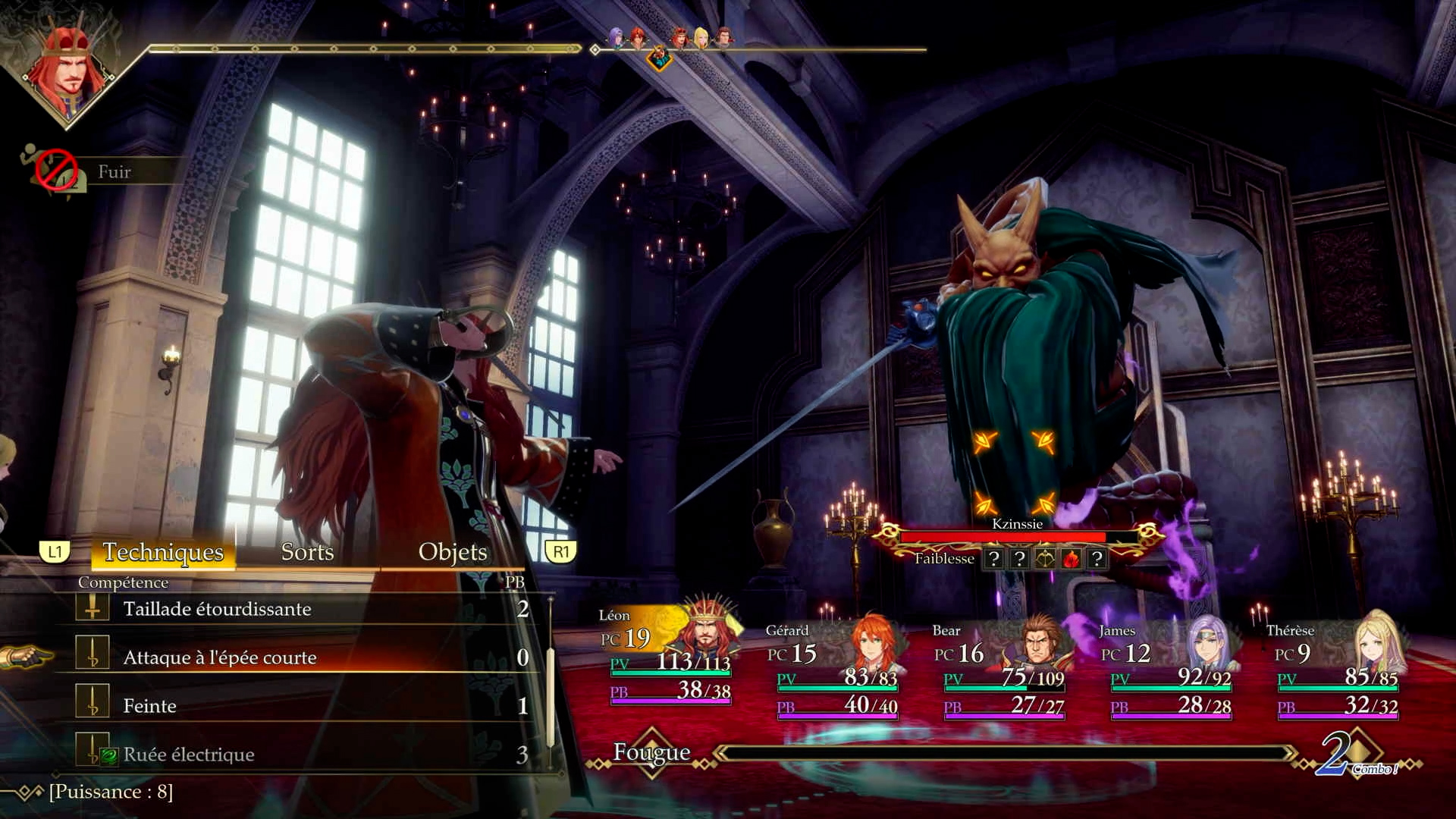Target the enemy Kzinssie name plate
The height and width of the screenshot is (819, 1456).
pos(1017,524)
